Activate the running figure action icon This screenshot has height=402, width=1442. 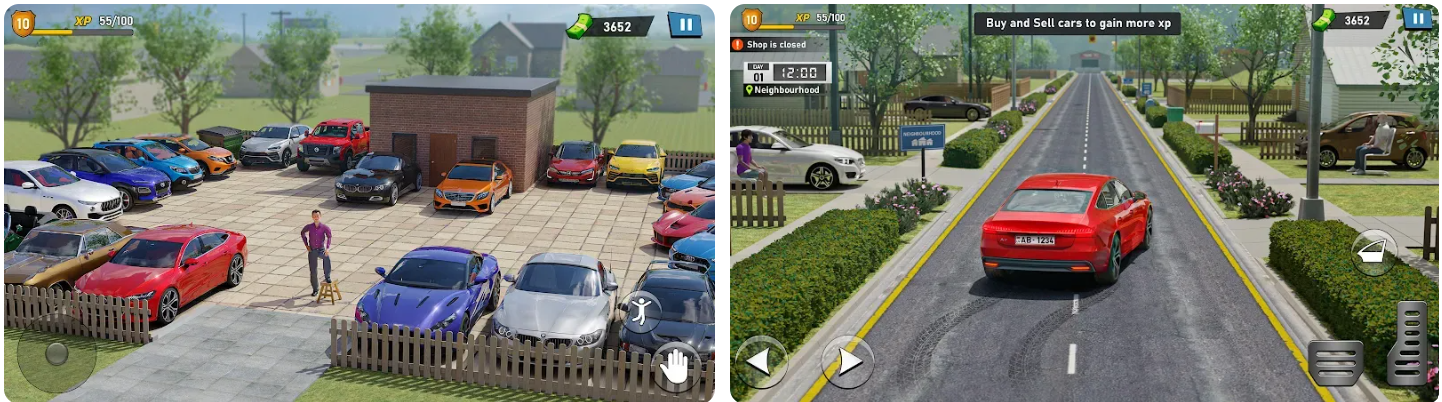pos(640,311)
